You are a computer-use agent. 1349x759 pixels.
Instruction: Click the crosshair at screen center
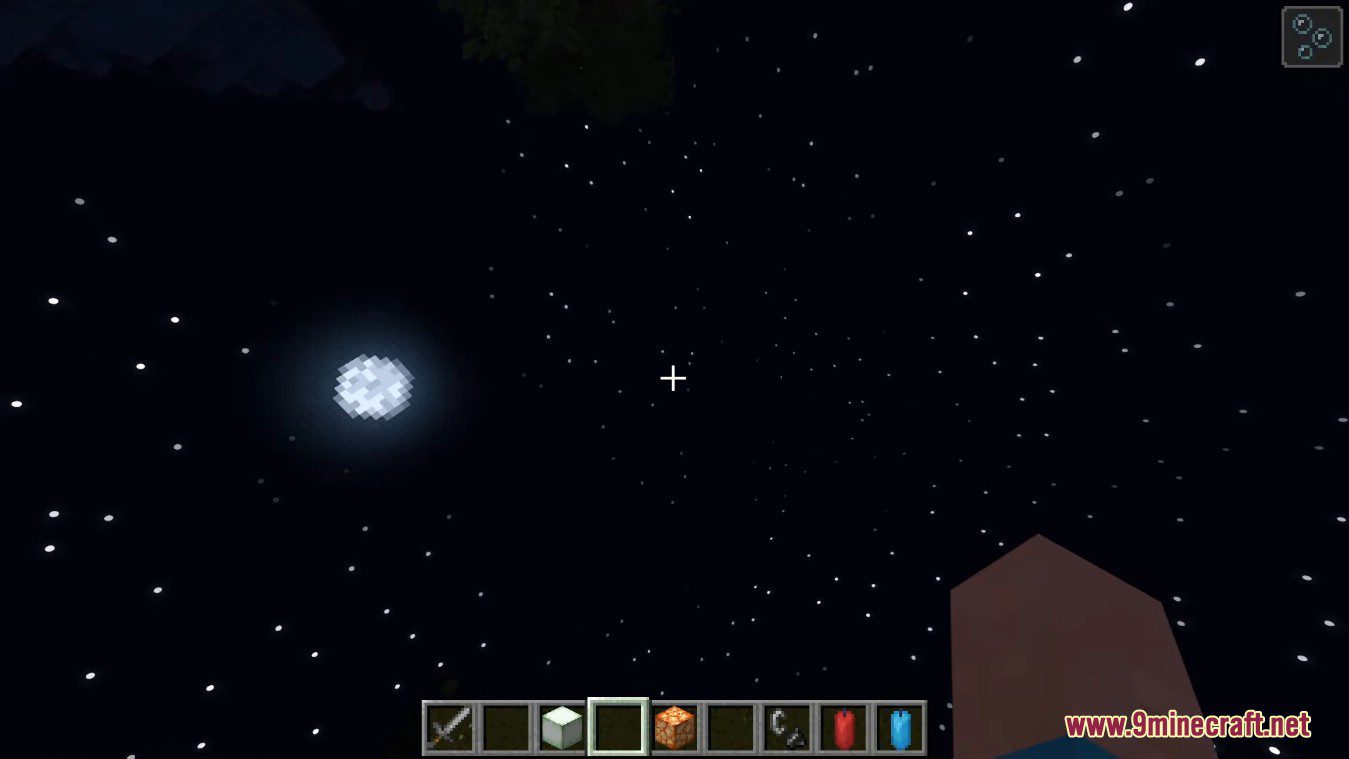coord(672,379)
